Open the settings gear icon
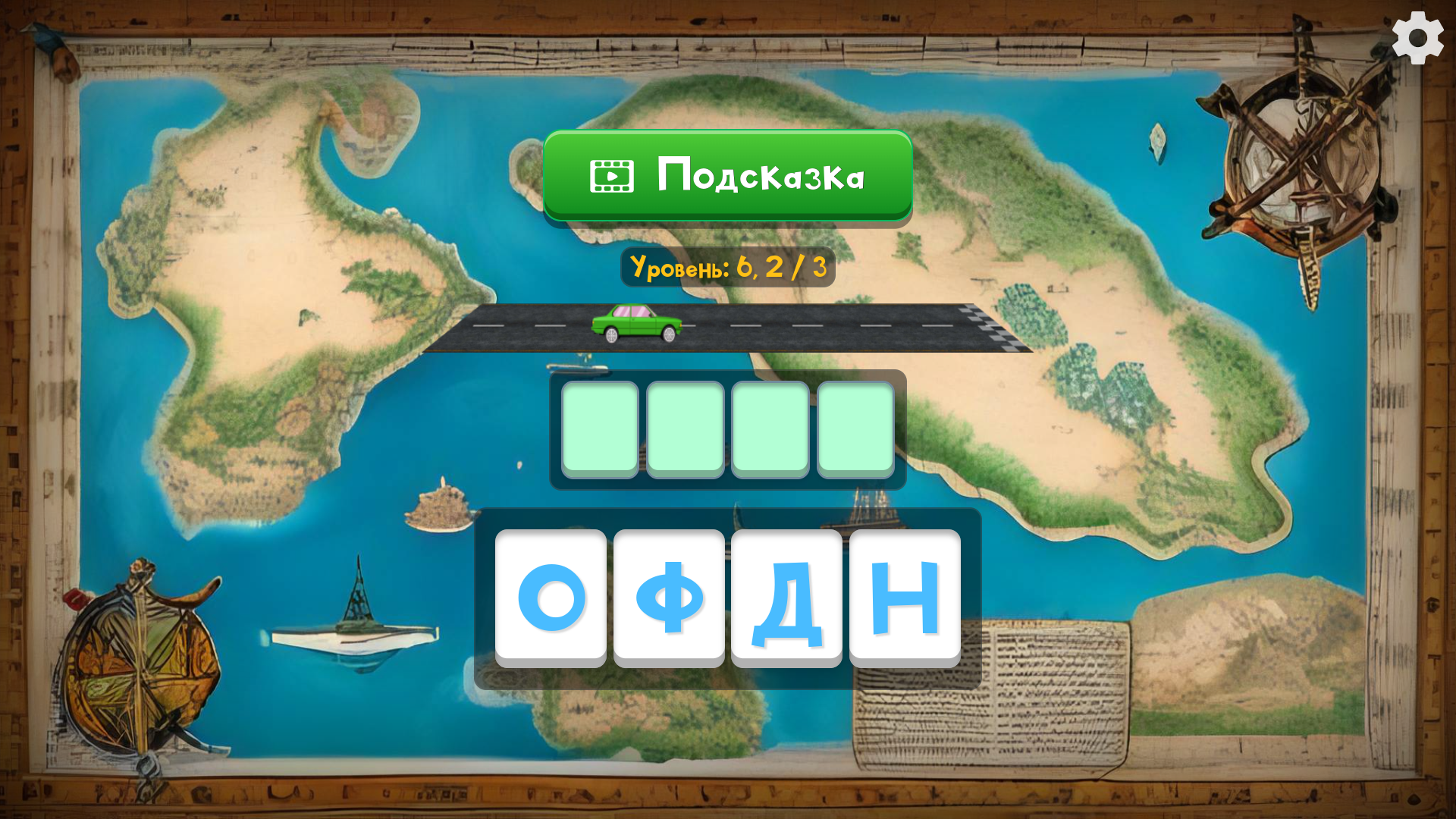The width and height of the screenshot is (1456, 819). (1417, 36)
